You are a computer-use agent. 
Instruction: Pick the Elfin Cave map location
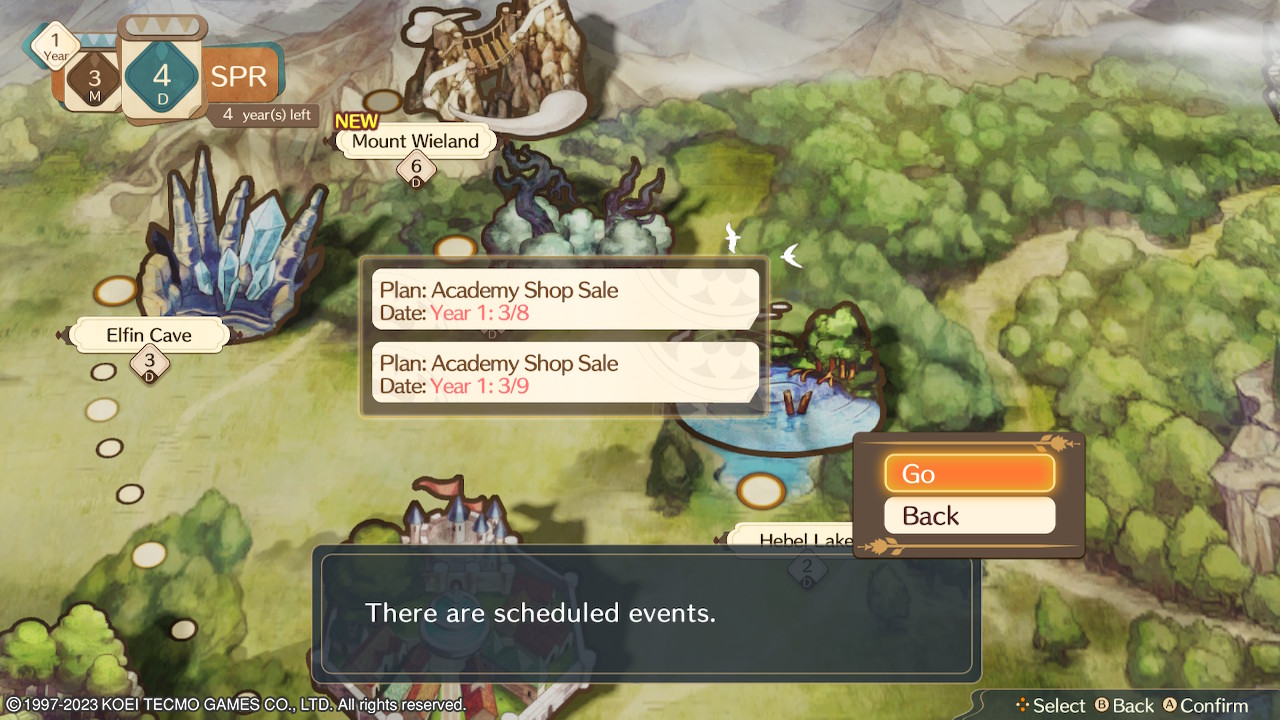(149, 335)
